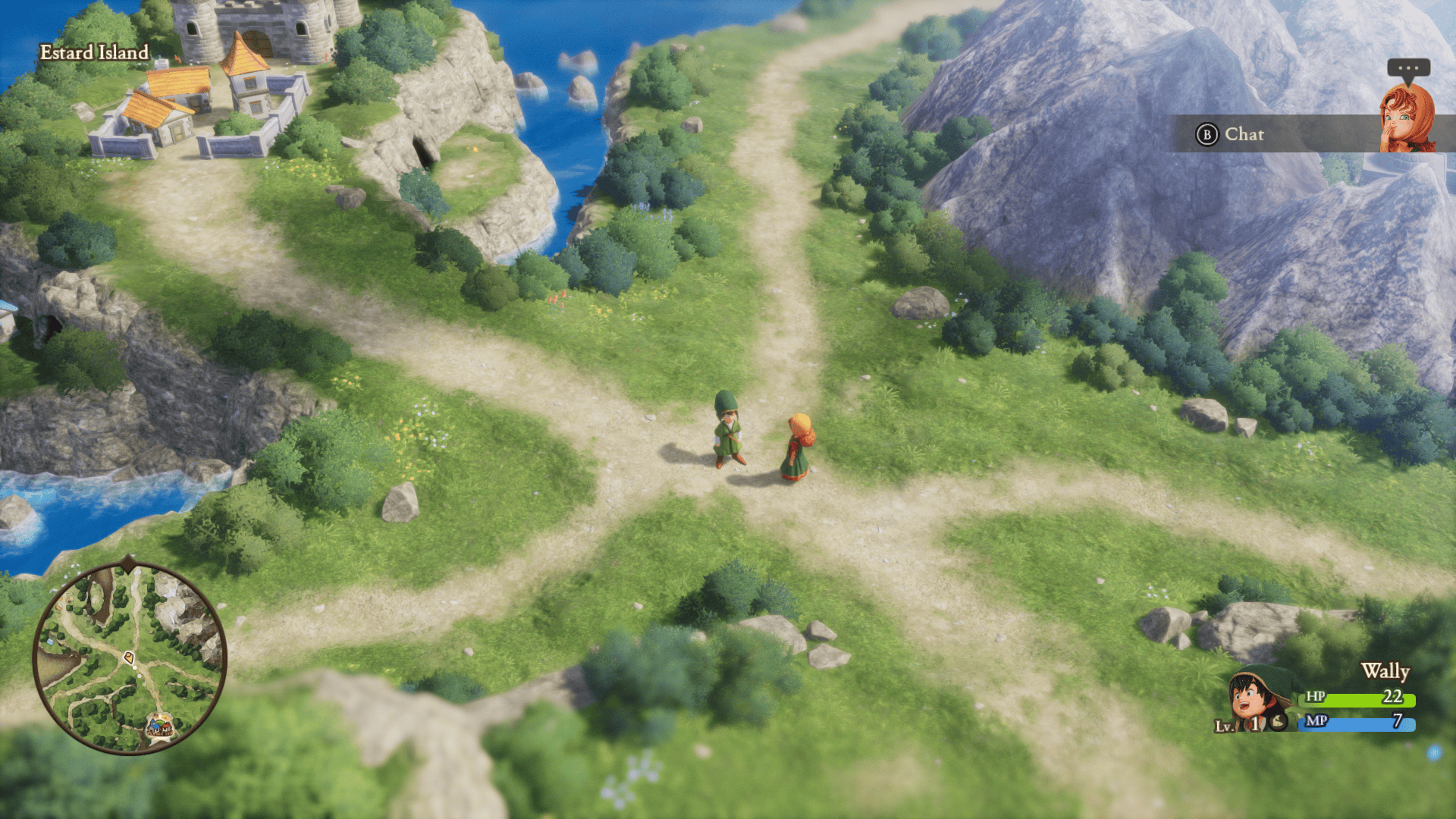1456x819 pixels.
Task: Select the player arrow marker on the minimap
Action: tap(129, 657)
